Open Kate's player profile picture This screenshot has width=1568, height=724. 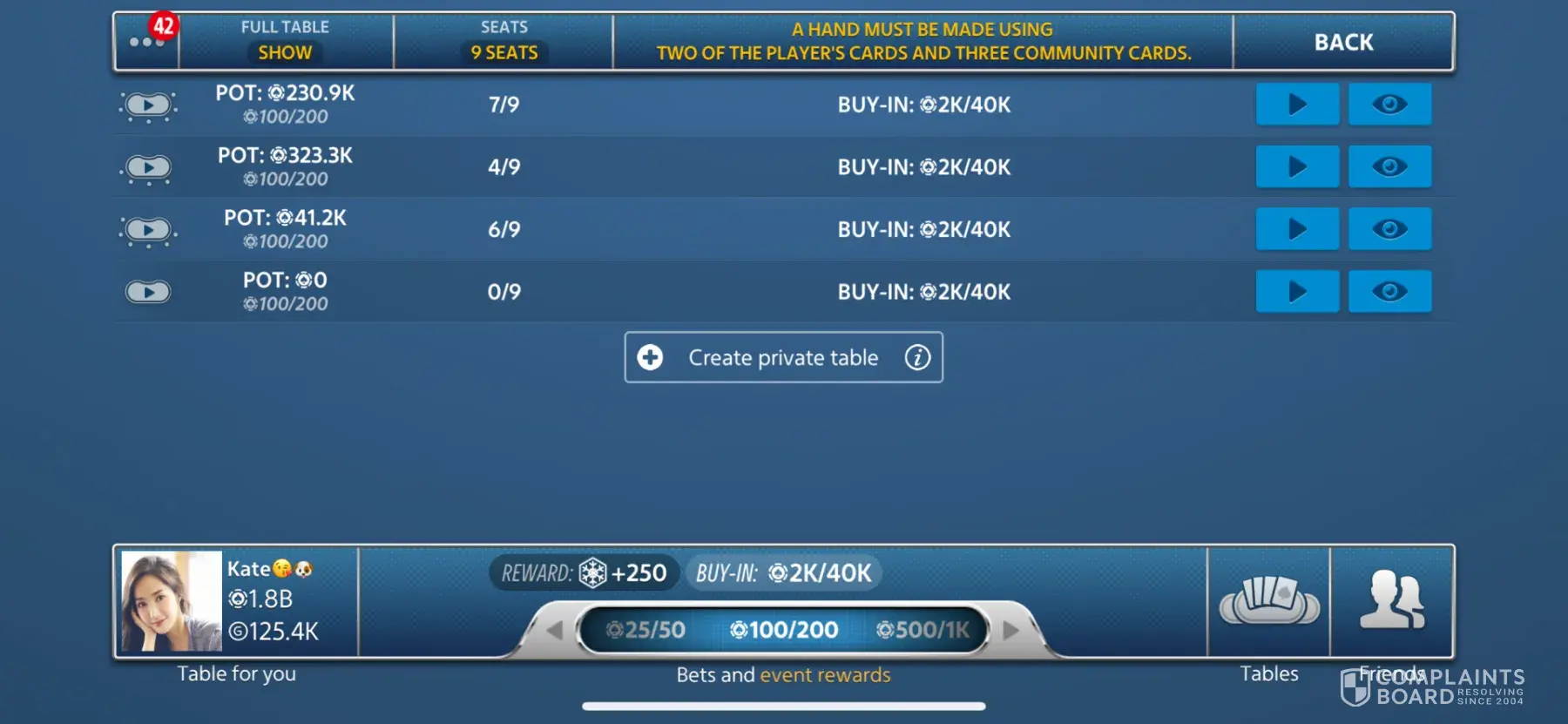tap(172, 601)
